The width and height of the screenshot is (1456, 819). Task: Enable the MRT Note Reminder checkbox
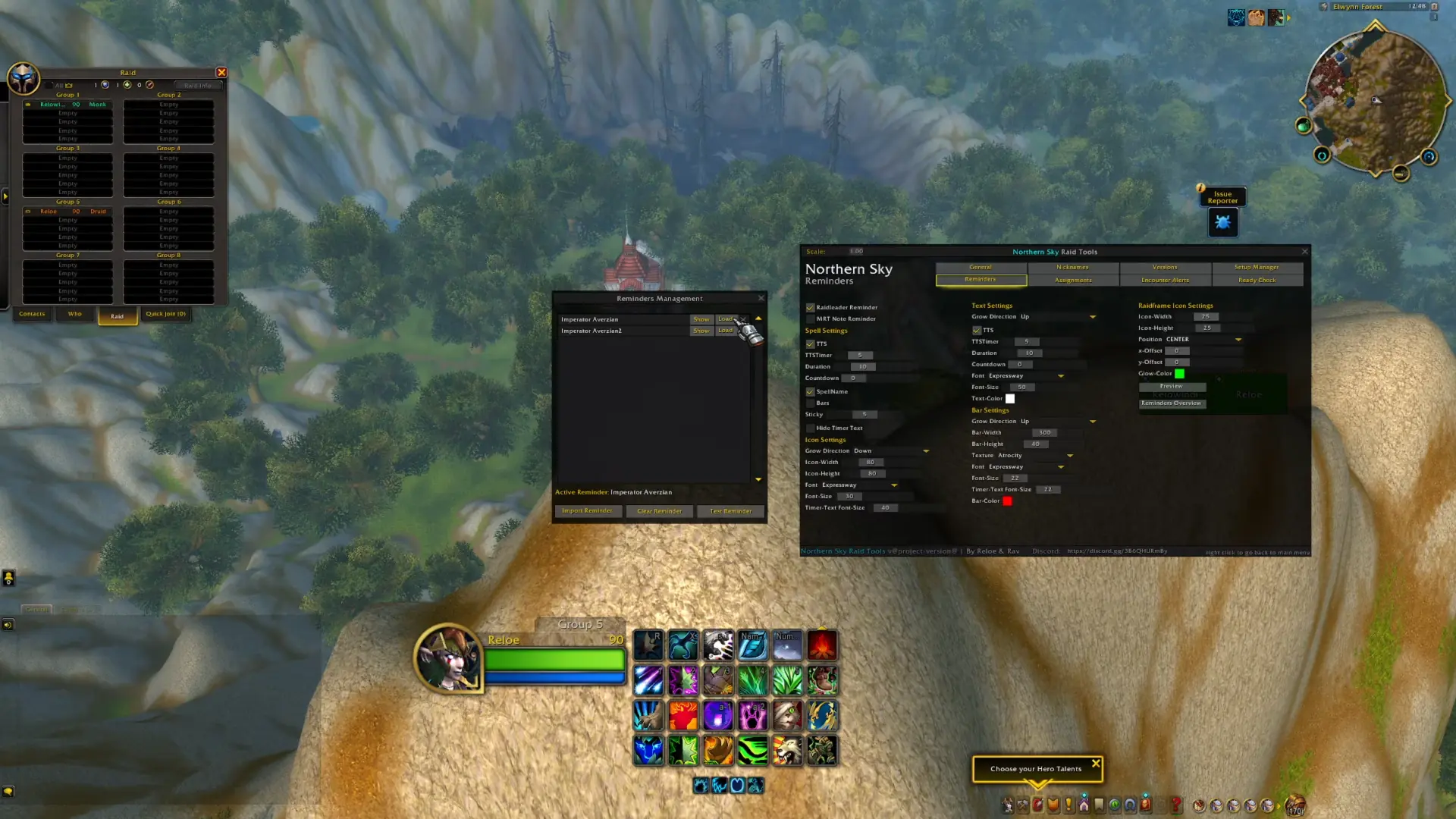(x=811, y=318)
